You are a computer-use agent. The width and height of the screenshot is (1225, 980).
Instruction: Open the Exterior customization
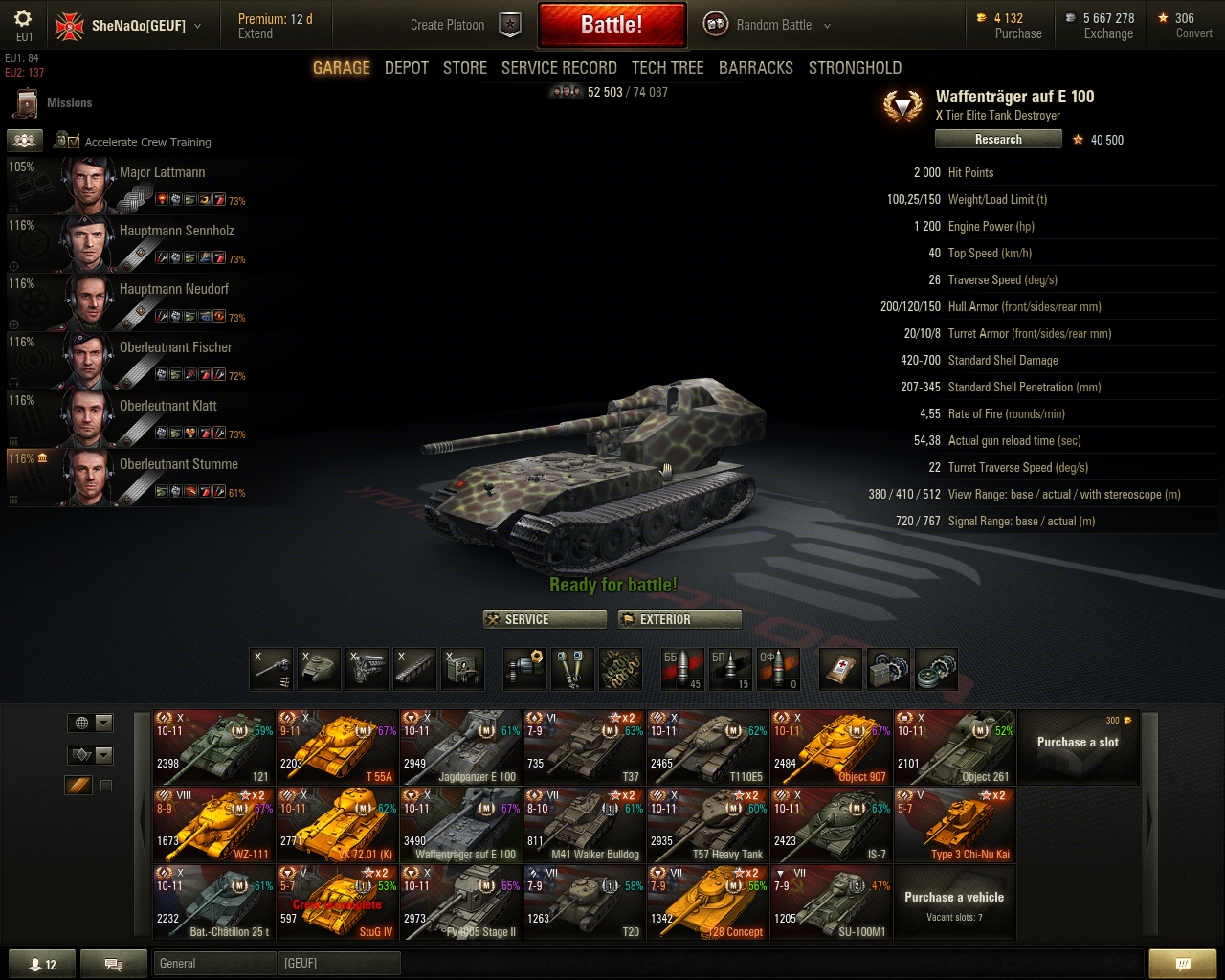click(679, 619)
